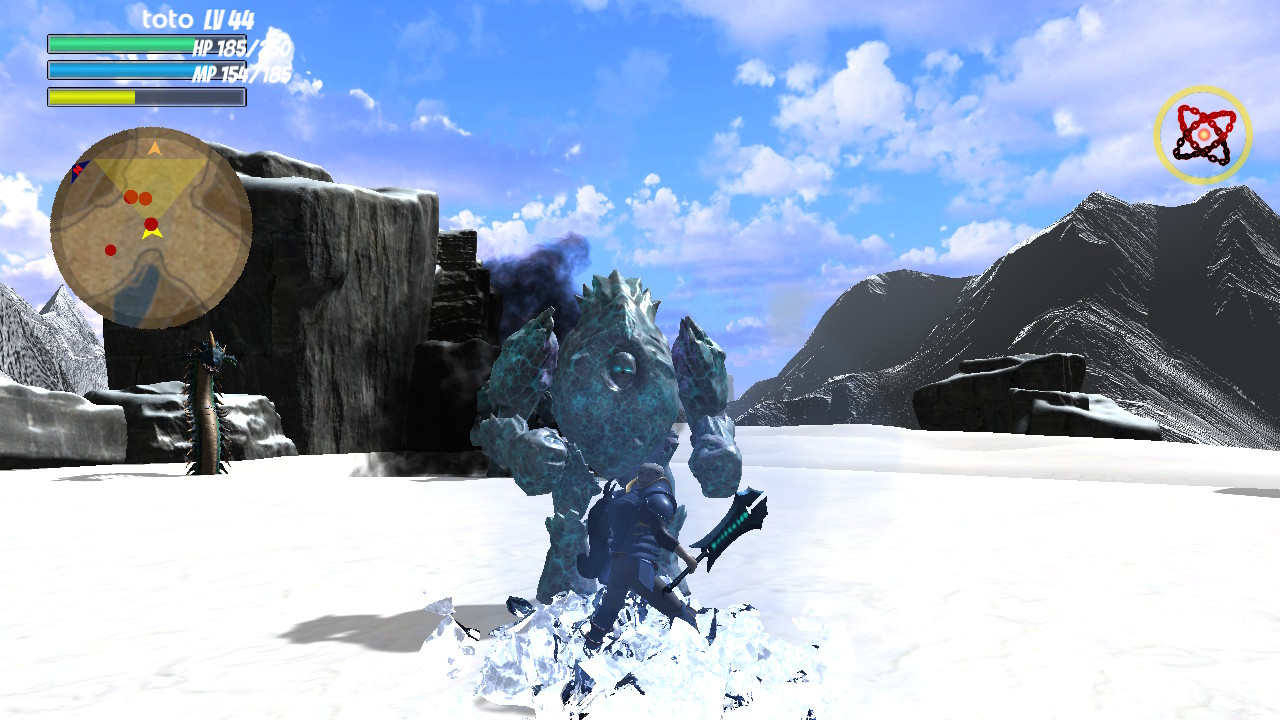Click the orange view-direction arrow atop the minimap

(153, 147)
